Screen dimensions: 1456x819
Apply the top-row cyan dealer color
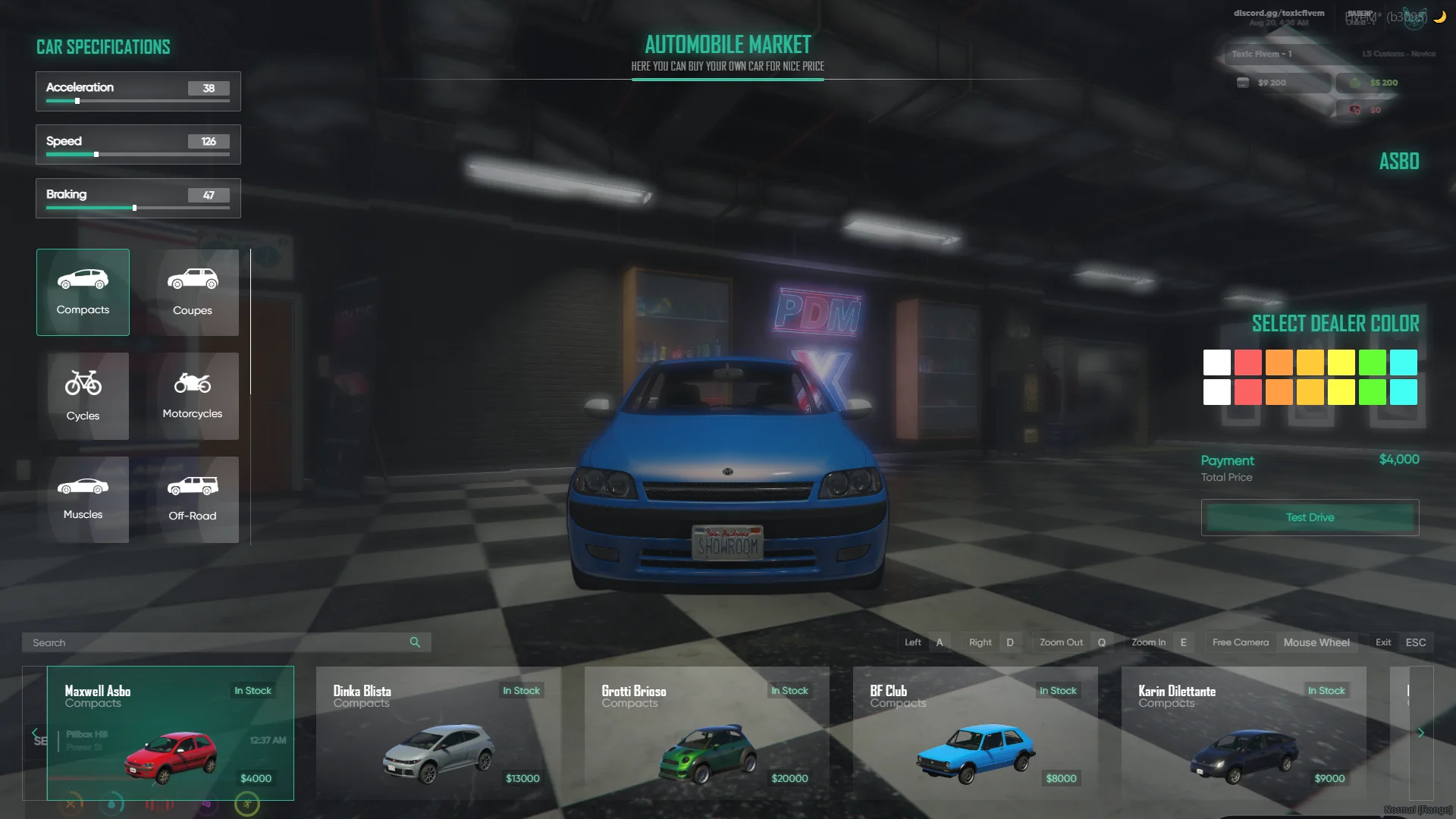click(1404, 362)
